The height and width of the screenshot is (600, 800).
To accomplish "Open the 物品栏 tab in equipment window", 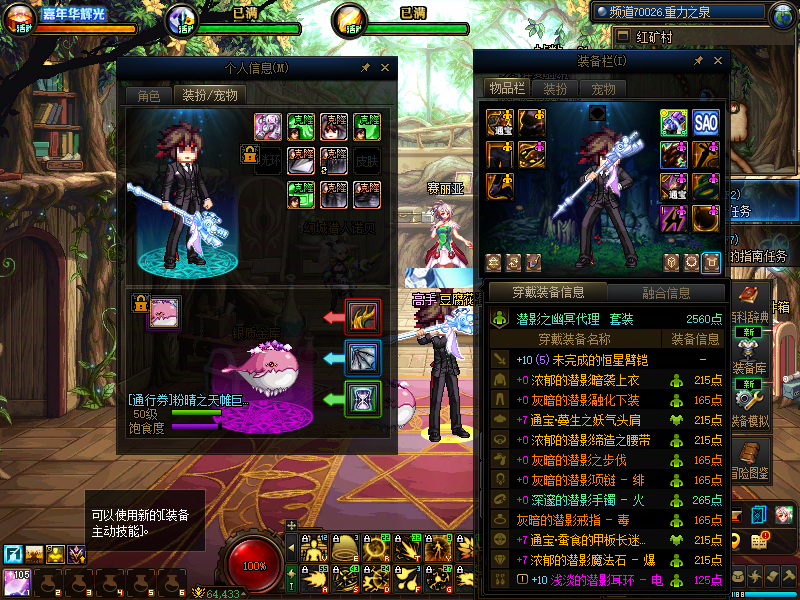I will 508,89.
